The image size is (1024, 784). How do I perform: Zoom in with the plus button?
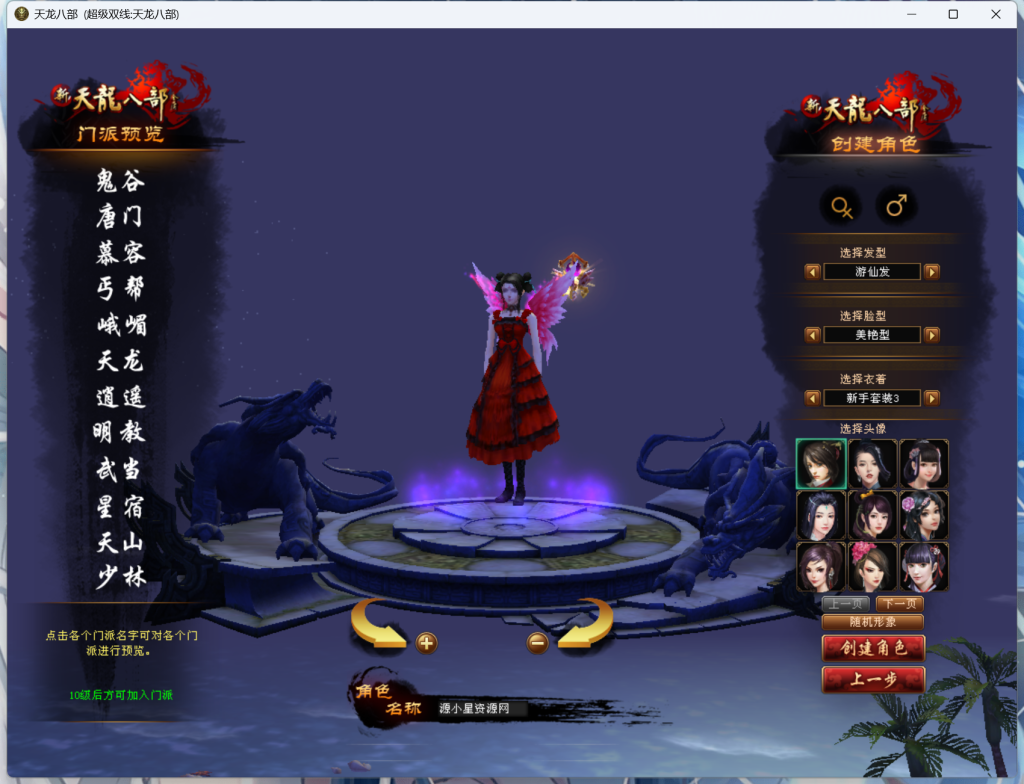pos(426,643)
